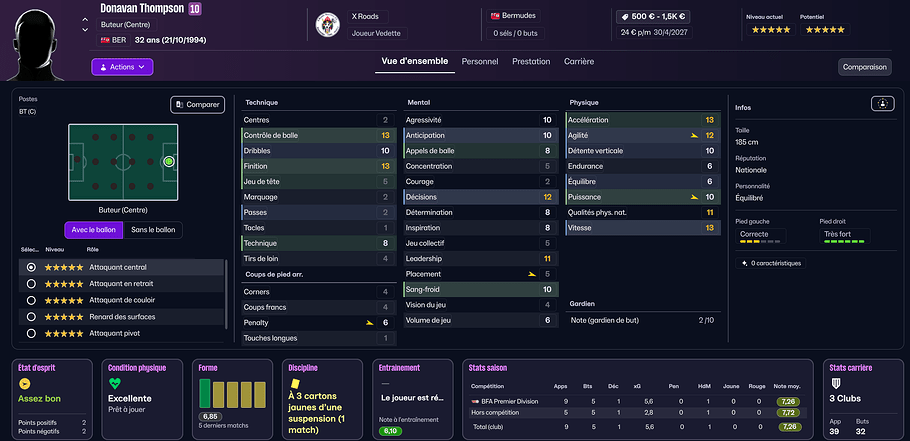Toggle to Sans le ballon view
The width and height of the screenshot is (910, 441).
[153, 230]
